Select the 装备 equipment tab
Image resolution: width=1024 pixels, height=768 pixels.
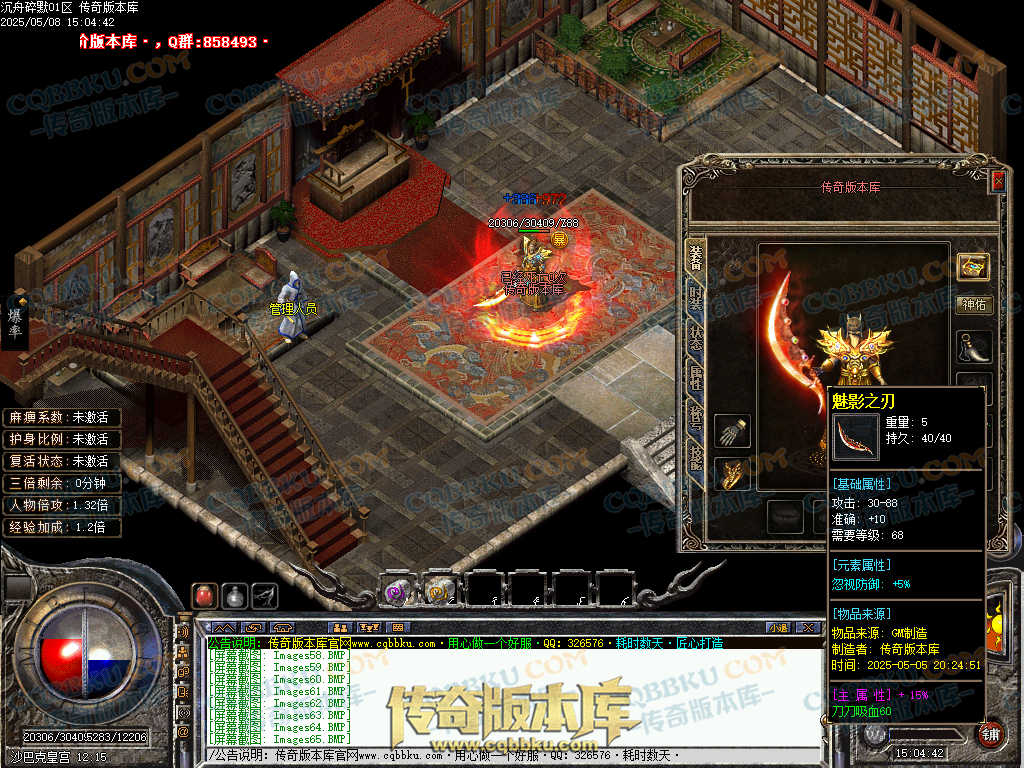point(695,257)
